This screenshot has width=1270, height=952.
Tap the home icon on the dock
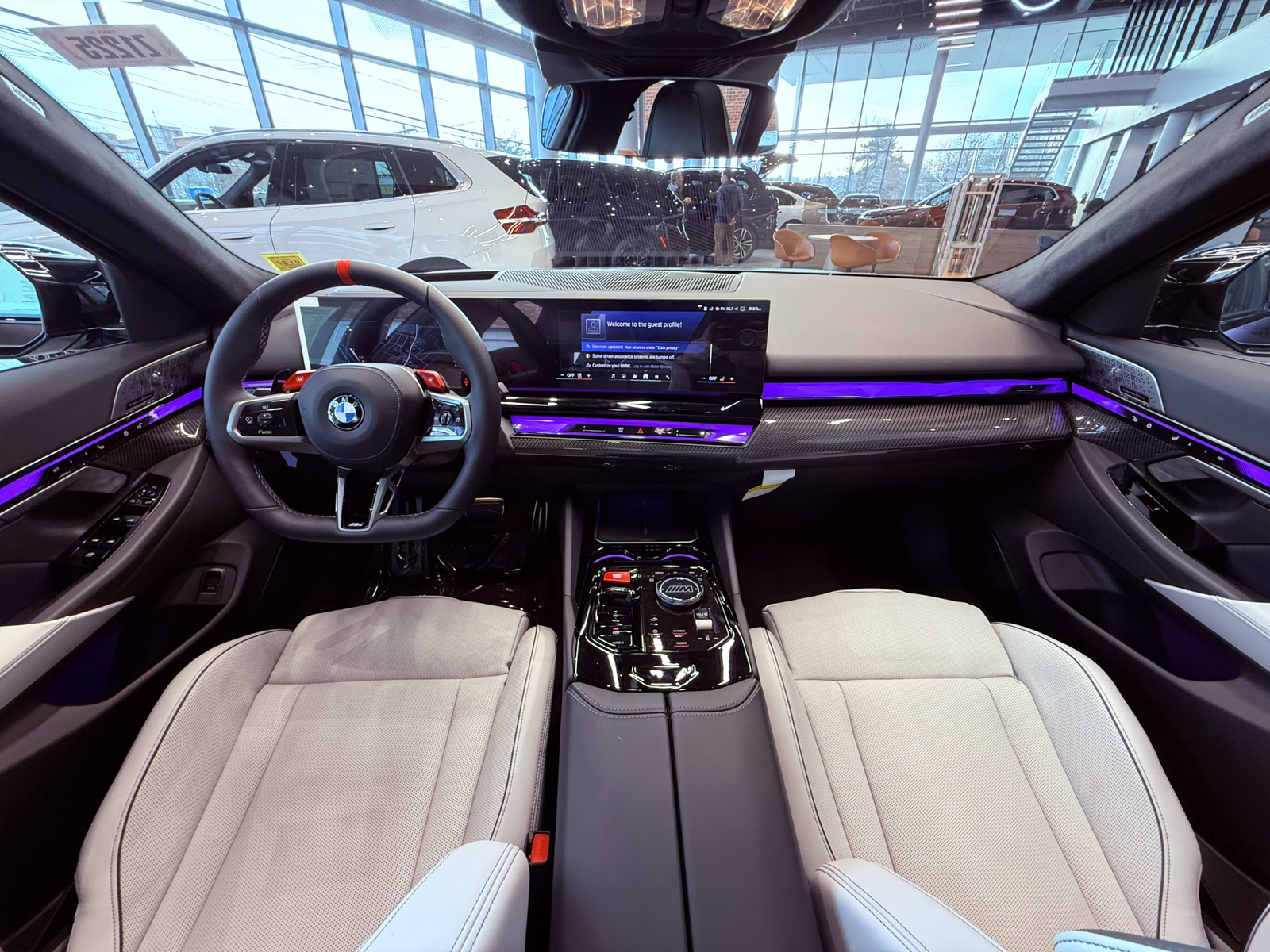646,377
